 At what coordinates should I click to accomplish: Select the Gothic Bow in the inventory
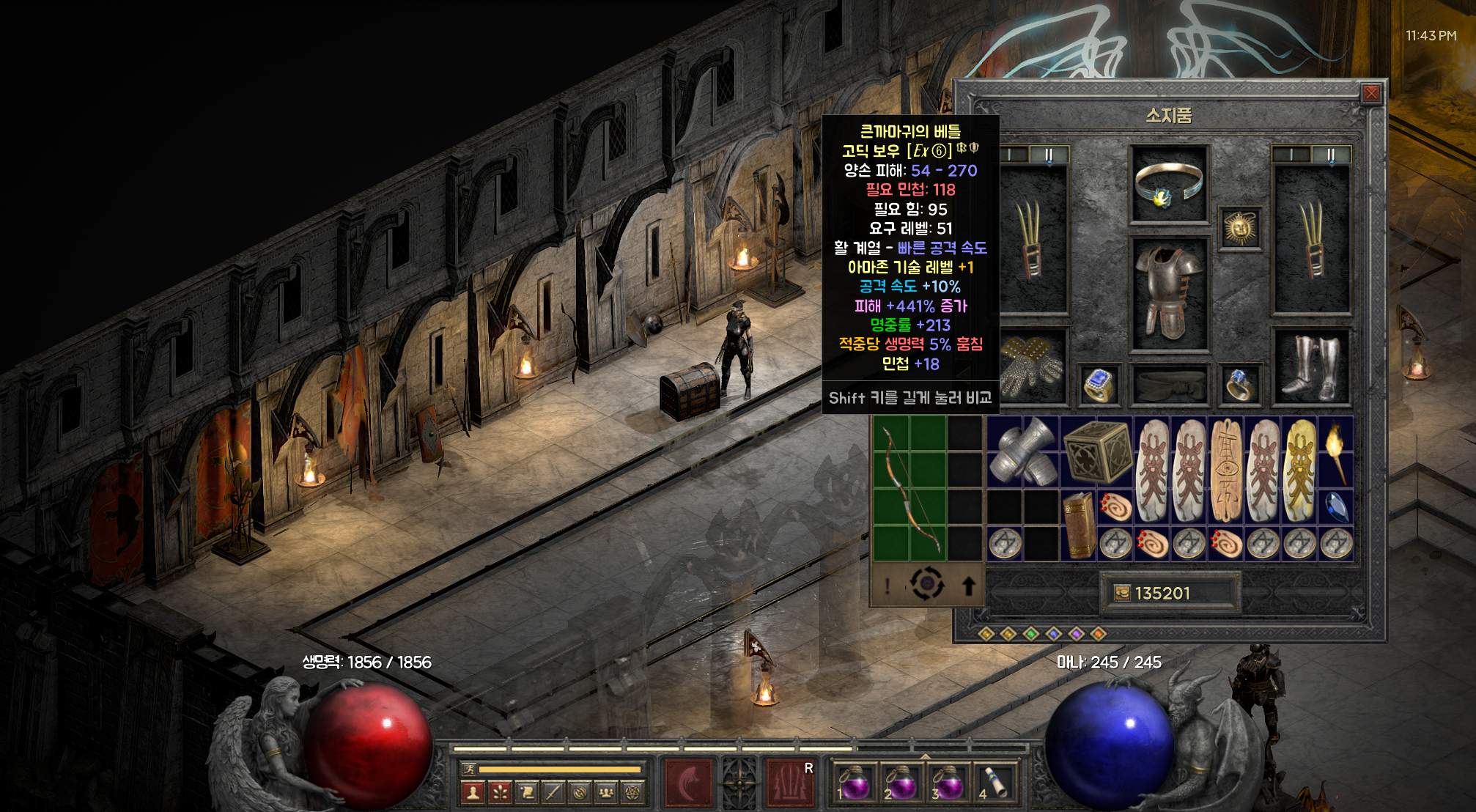click(910, 488)
